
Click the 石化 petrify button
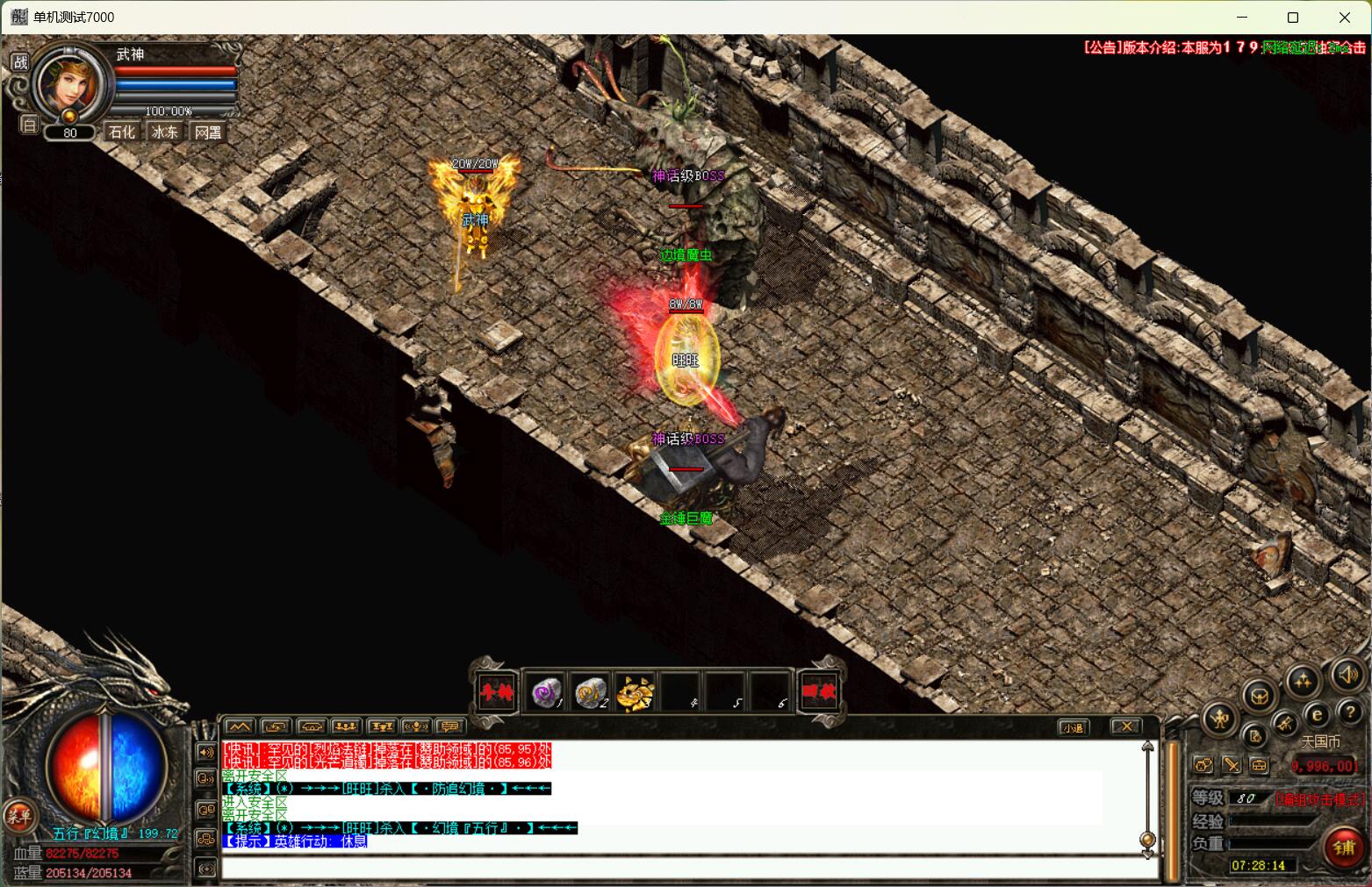(x=122, y=132)
